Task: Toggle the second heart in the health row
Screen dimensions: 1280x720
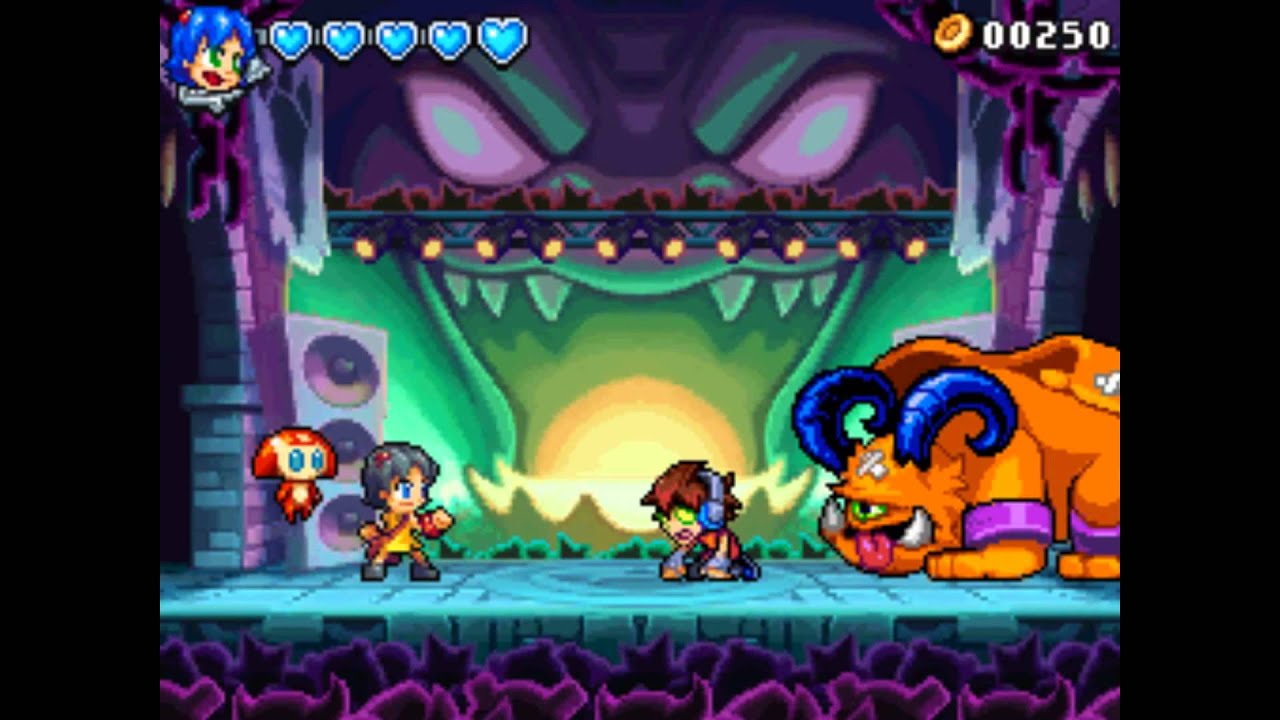Action: tap(341, 38)
